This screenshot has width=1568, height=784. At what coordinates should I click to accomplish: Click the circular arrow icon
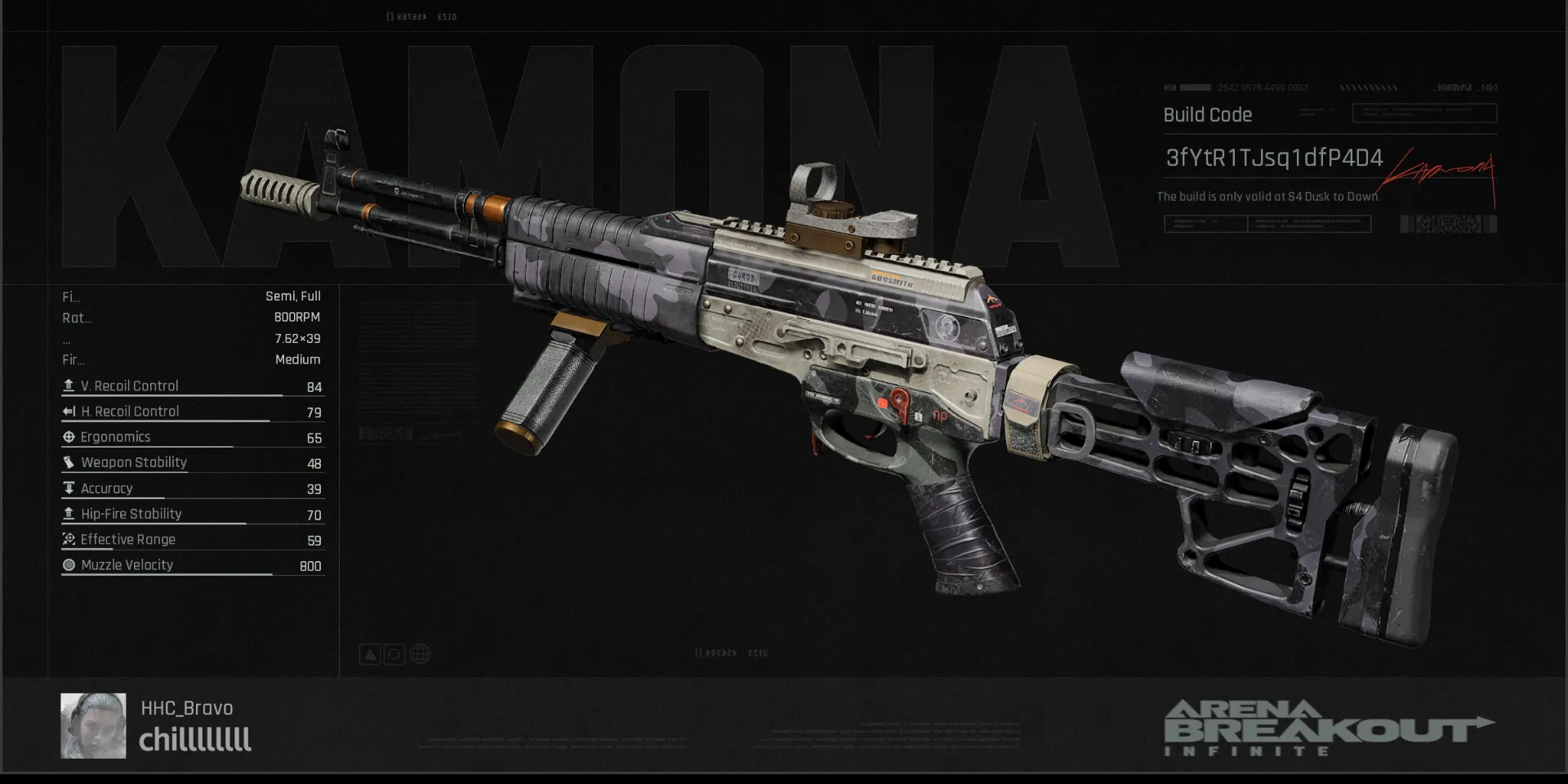pos(394,654)
